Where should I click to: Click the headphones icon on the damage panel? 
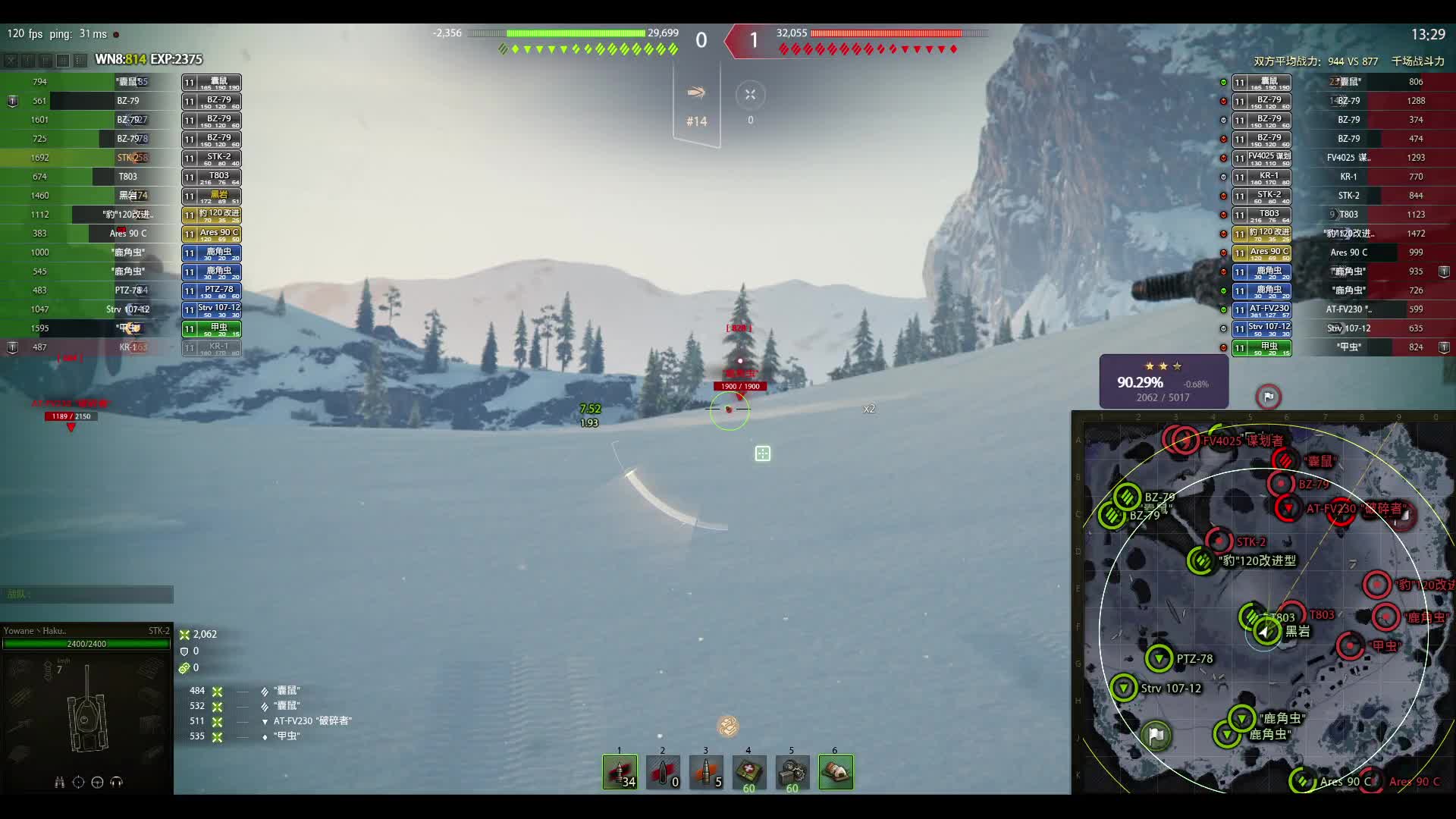pyautogui.click(x=117, y=782)
